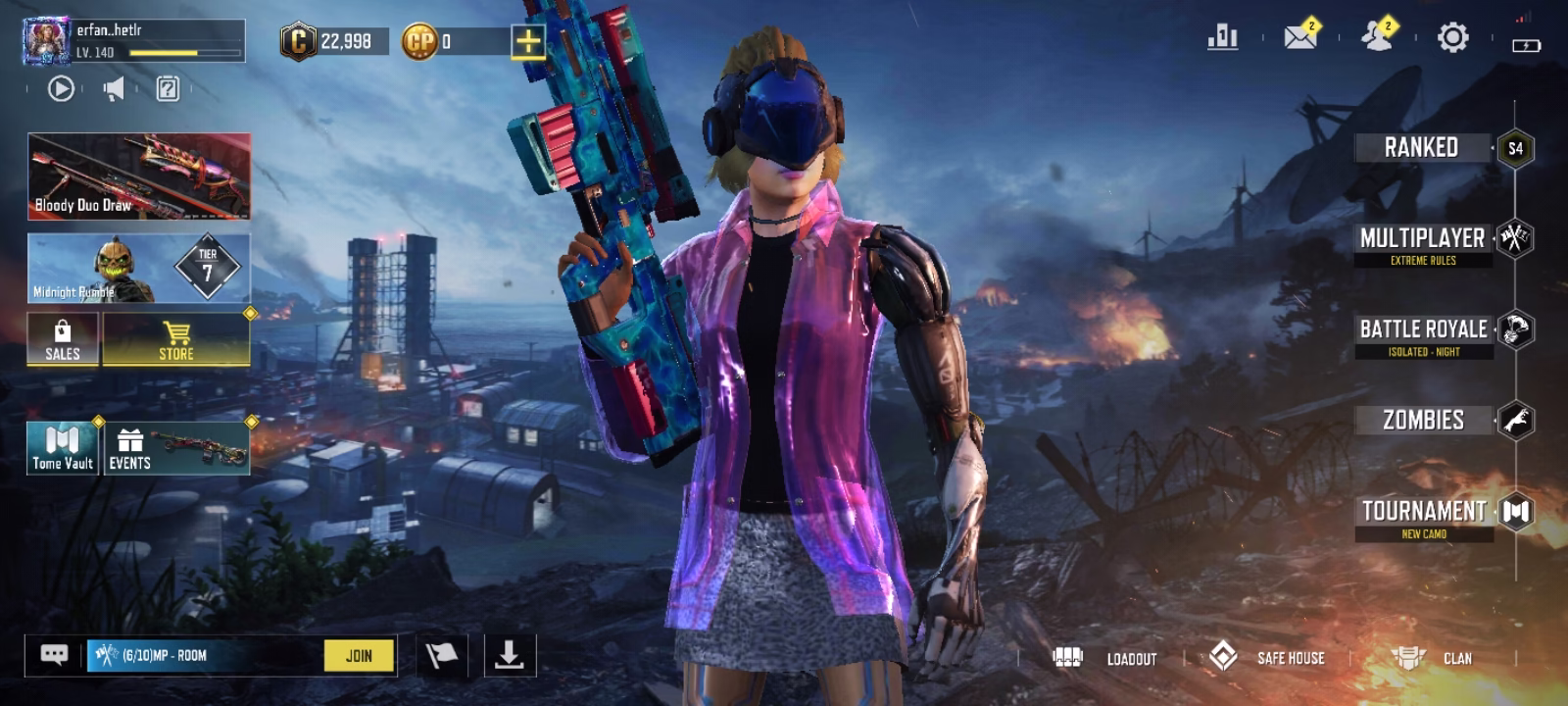Open the Clan menu
Screen dimensions: 1568x706
pos(1432,658)
